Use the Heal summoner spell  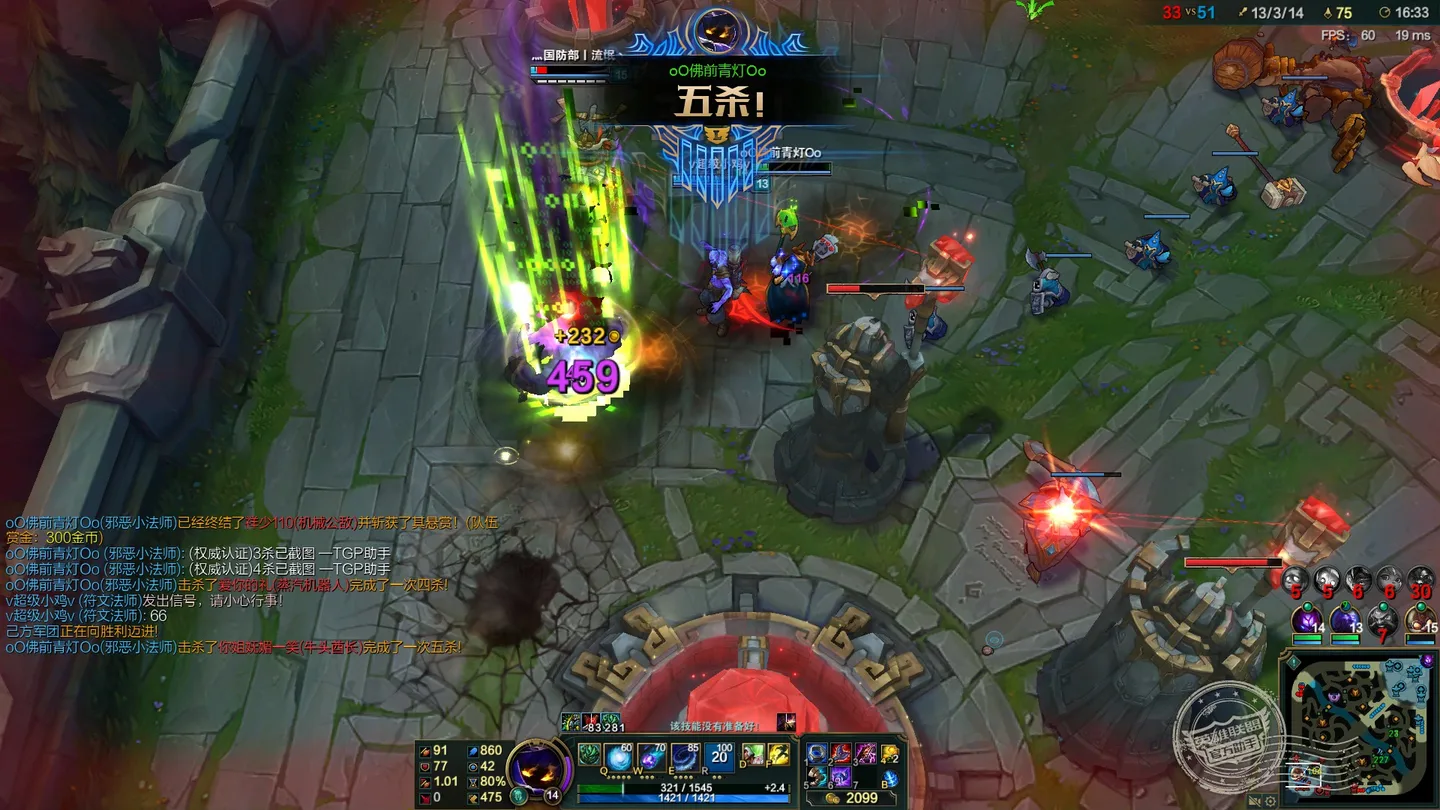tap(752, 755)
